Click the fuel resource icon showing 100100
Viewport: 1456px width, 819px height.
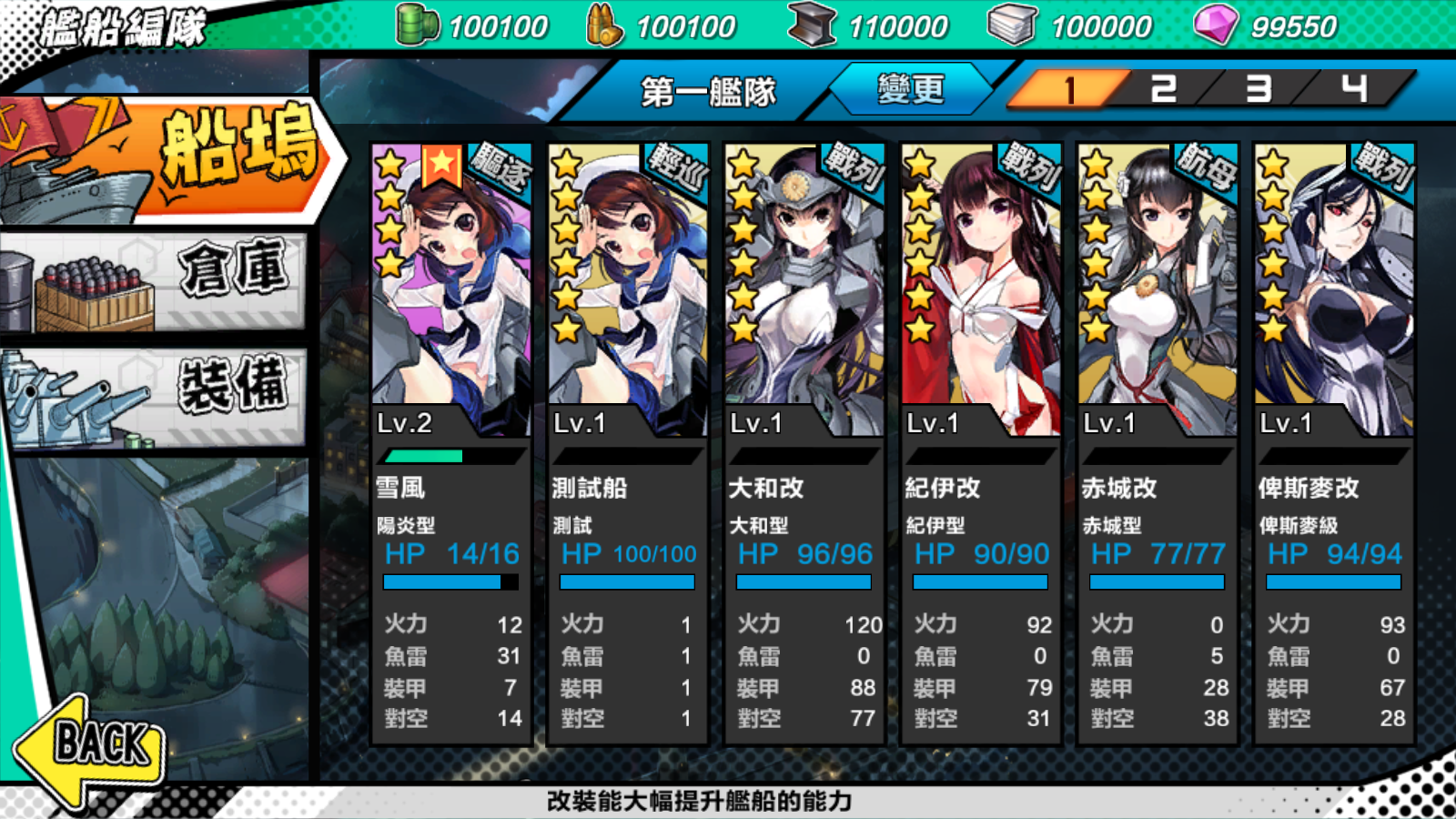click(420, 25)
